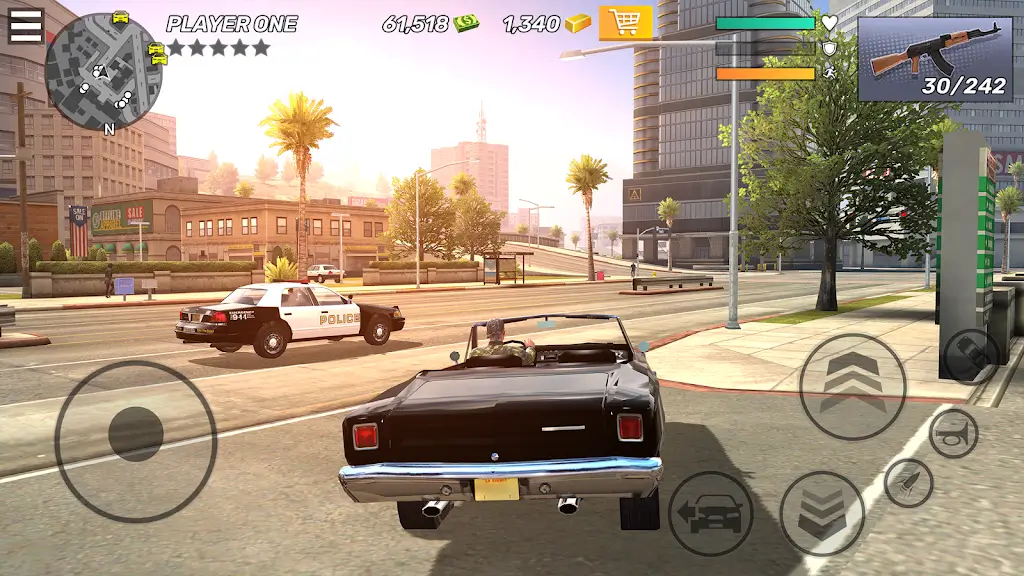The width and height of the screenshot is (1024, 576).
Task: Open the shop via the cart button
Action: [x=625, y=23]
